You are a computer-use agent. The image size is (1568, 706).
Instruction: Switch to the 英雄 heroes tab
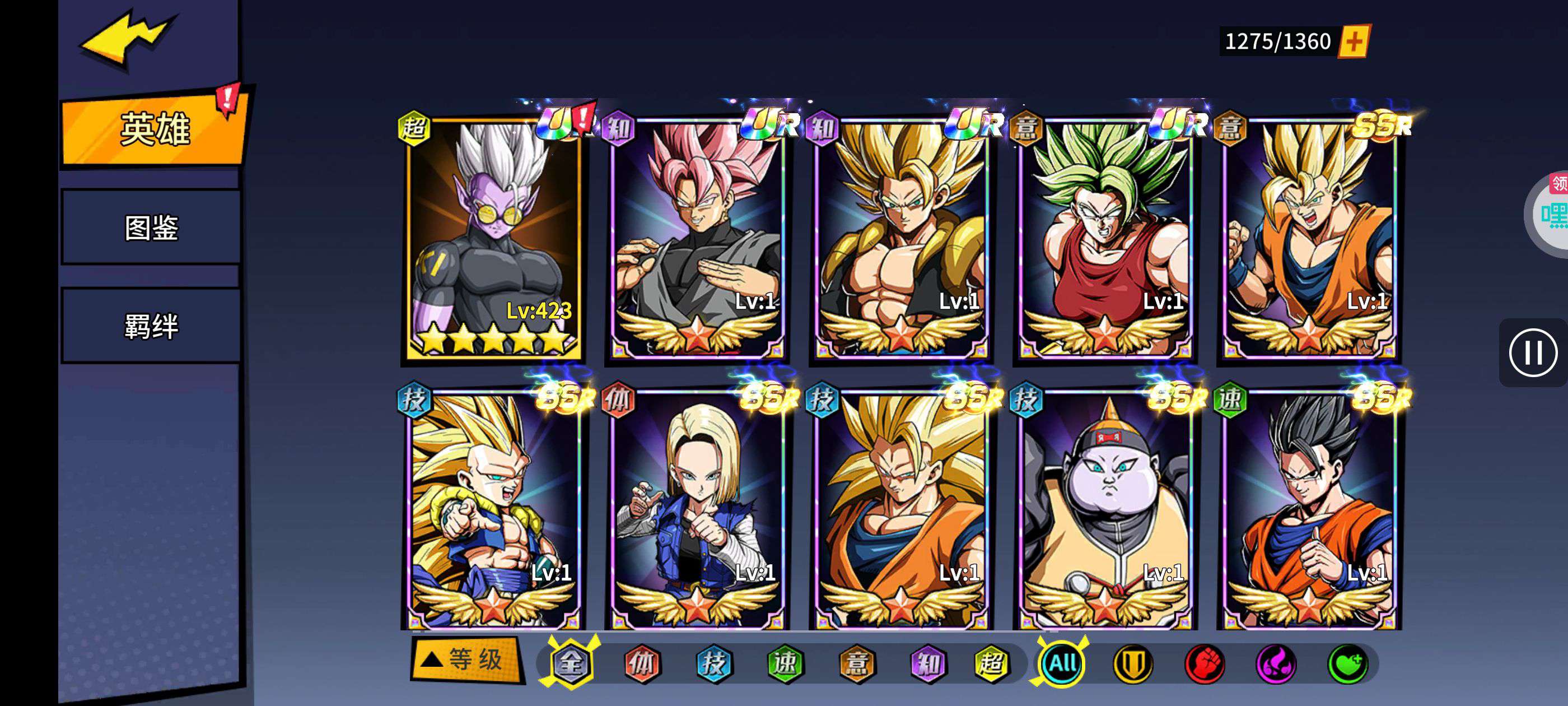point(154,129)
